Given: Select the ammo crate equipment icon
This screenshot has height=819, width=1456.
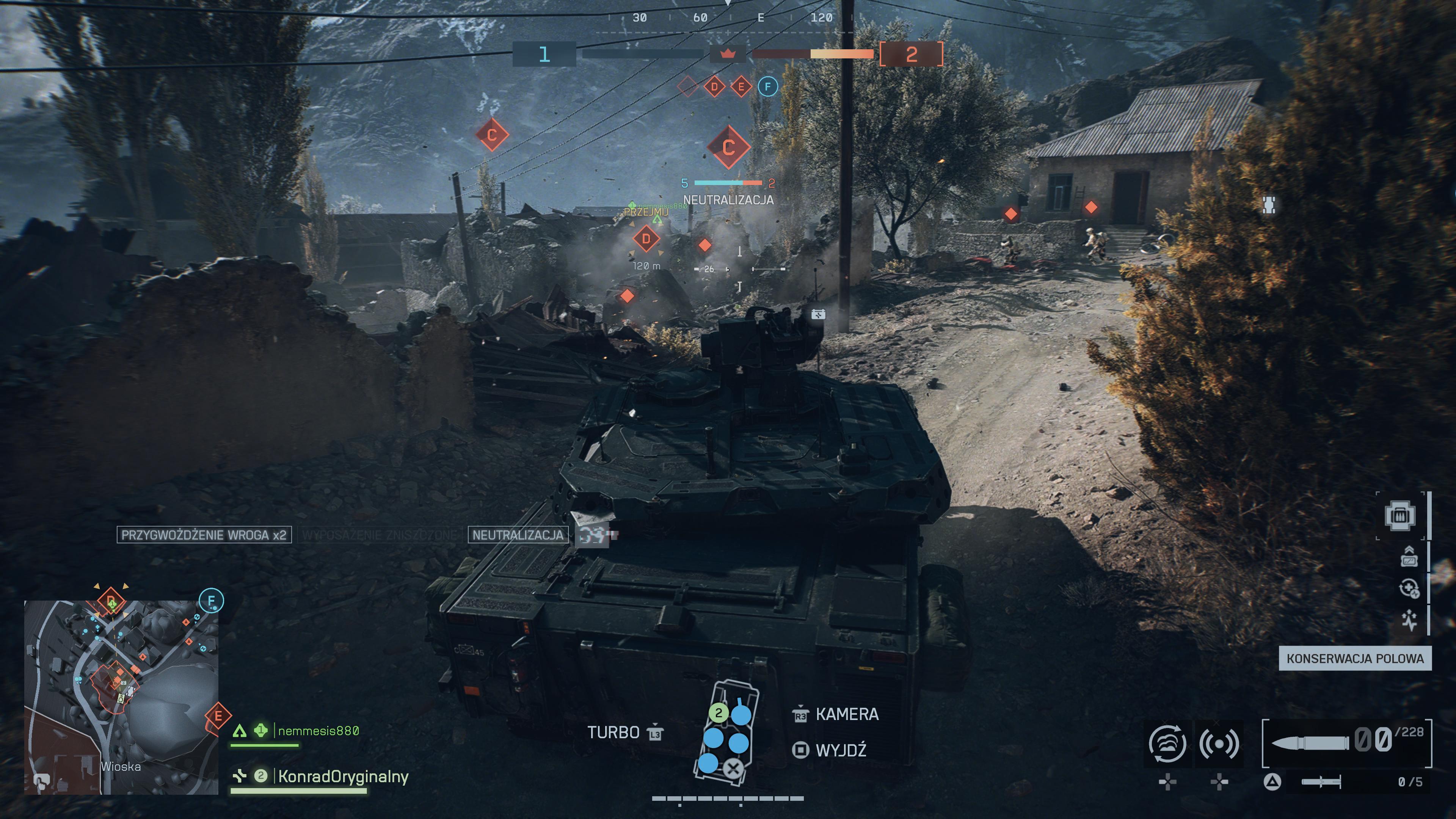Looking at the screenshot, I should pyautogui.click(x=1400, y=516).
